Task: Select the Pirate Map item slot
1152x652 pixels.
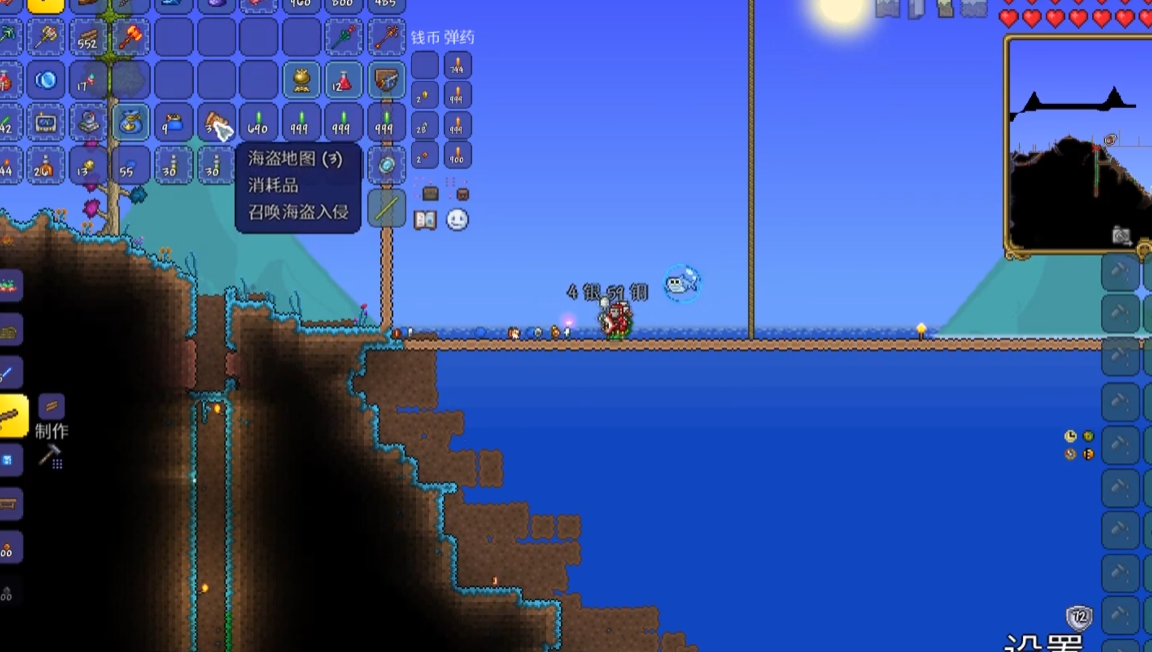Action: (x=217, y=124)
